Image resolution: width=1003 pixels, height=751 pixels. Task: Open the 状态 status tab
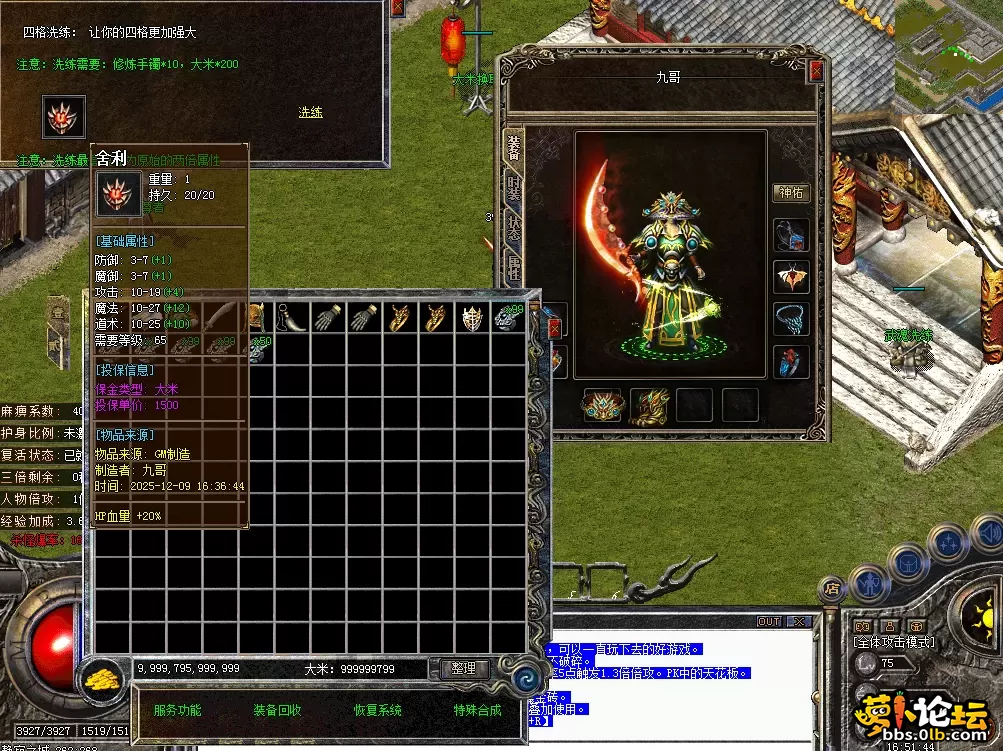512,230
